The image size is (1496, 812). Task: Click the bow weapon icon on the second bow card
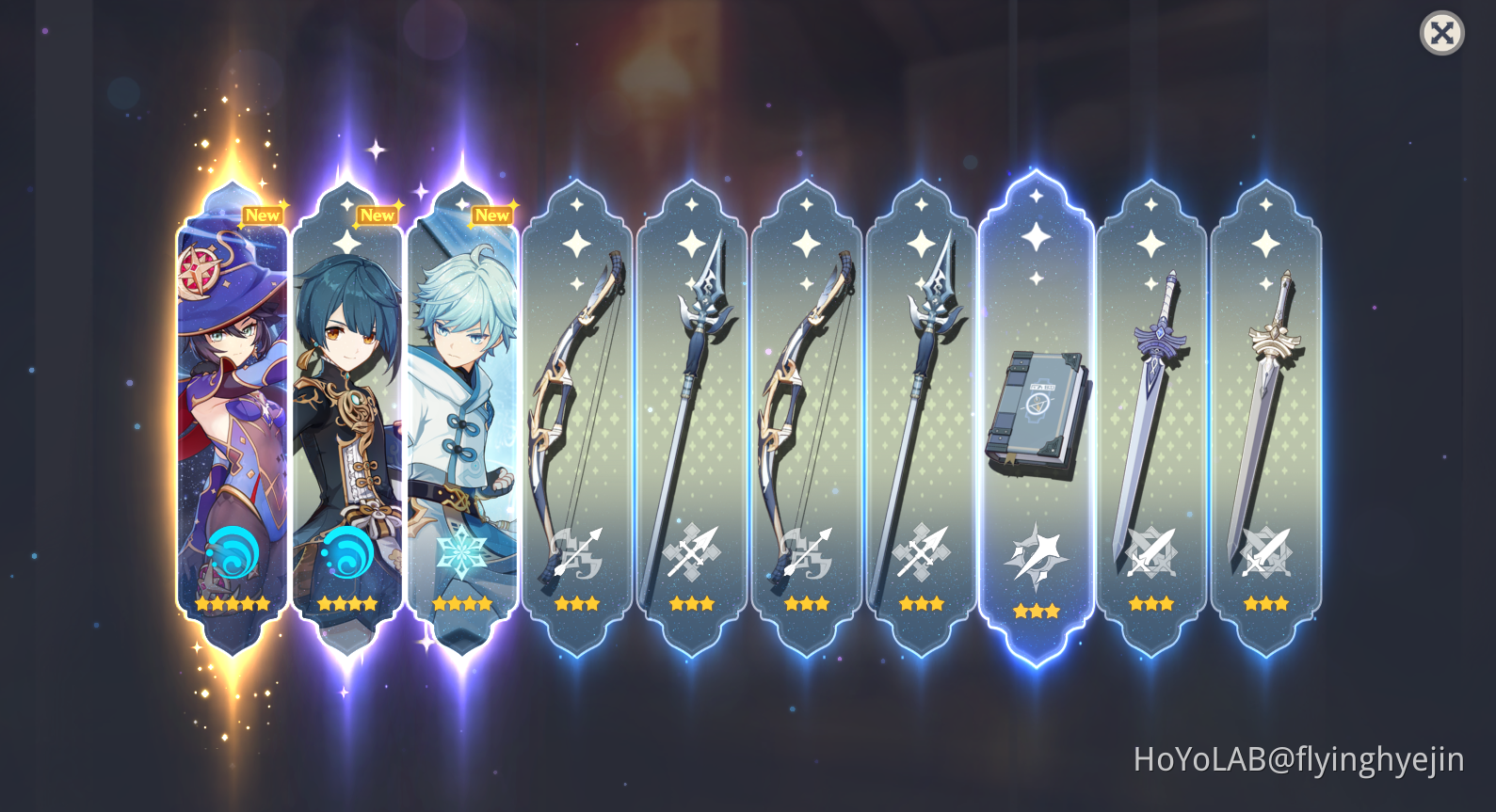point(808,552)
